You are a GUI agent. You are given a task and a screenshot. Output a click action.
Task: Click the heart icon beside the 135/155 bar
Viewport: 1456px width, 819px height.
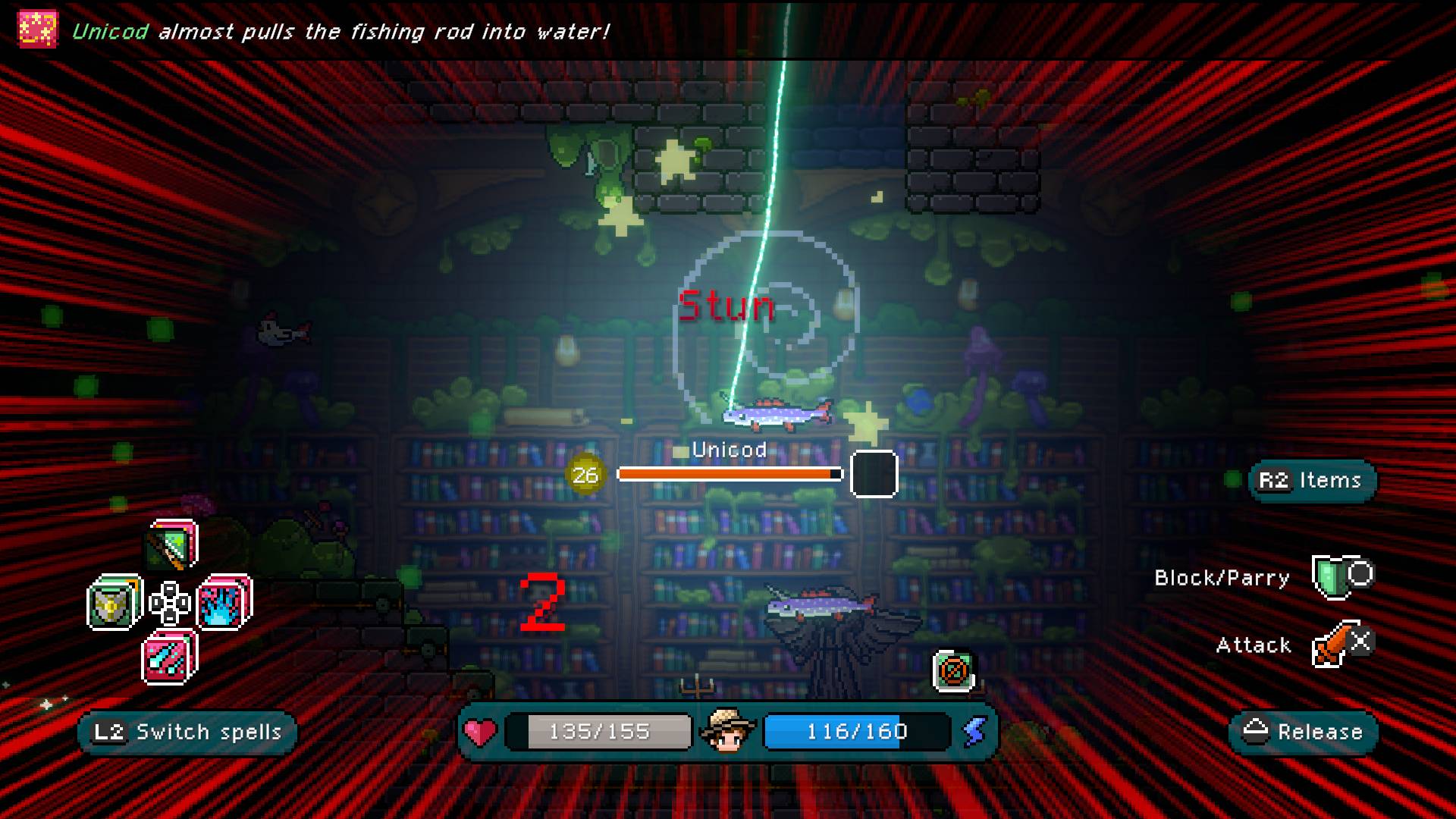coord(481,731)
